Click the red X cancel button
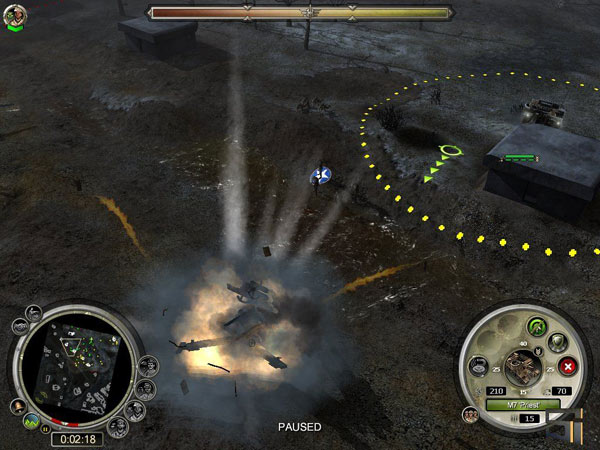 click(567, 366)
